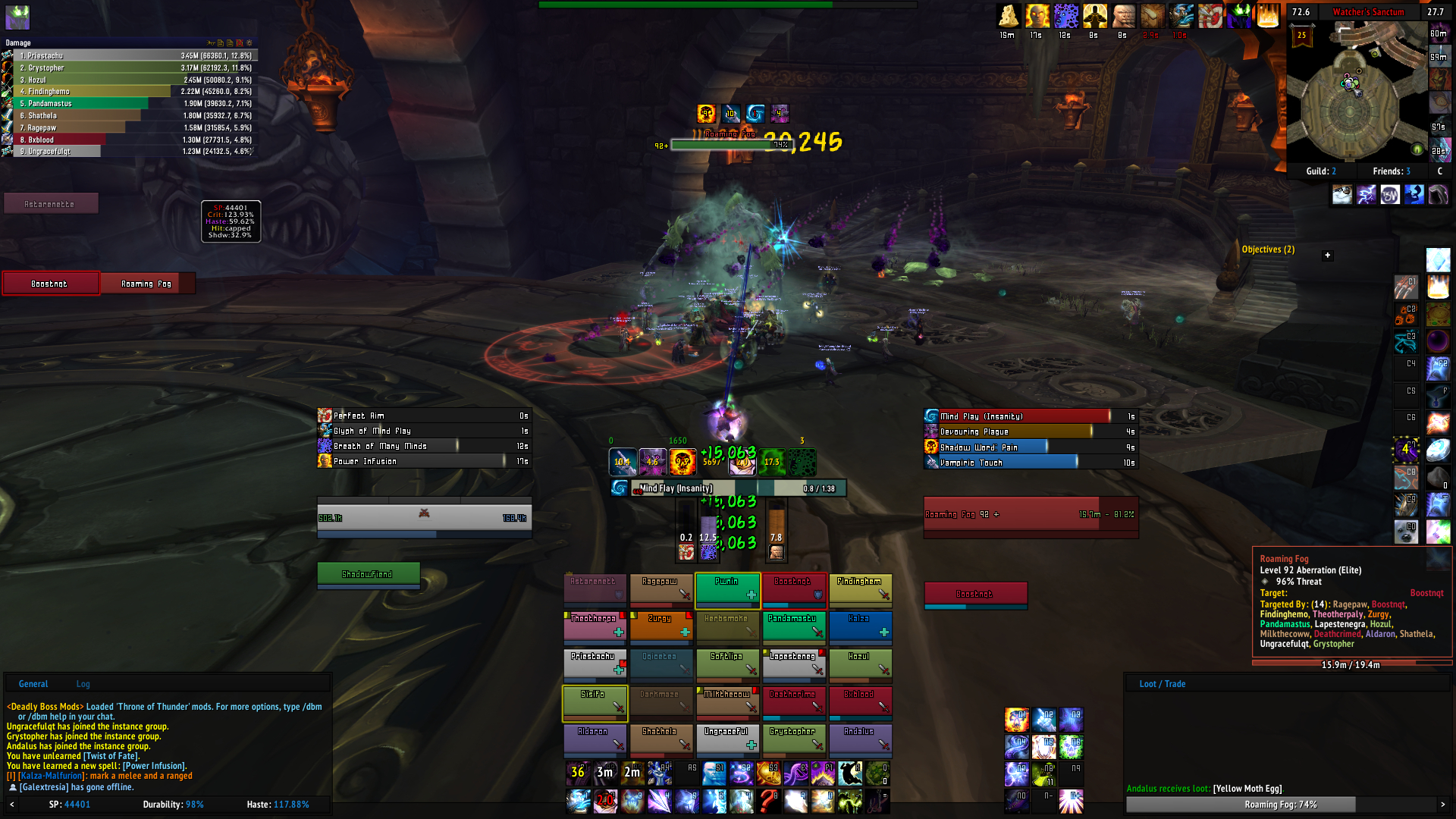Screen dimensions: 1456x819
Task: Target Zurgy in the raid frames
Action: [x=661, y=627]
